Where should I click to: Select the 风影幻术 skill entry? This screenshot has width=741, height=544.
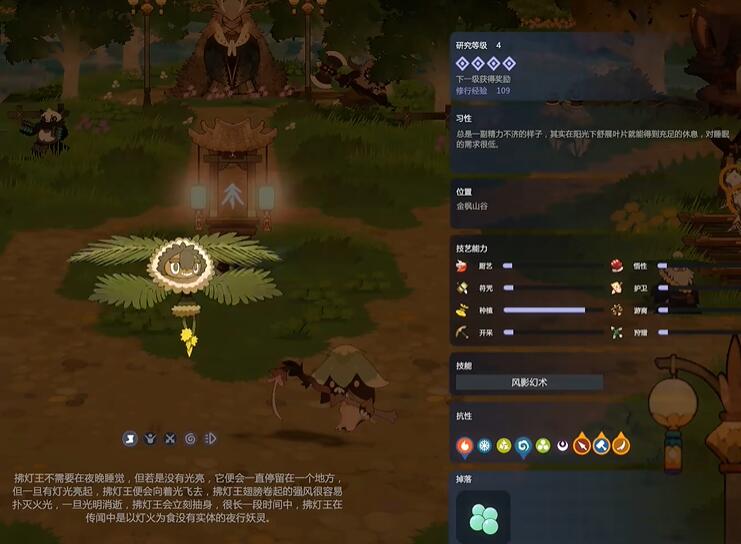[529, 382]
